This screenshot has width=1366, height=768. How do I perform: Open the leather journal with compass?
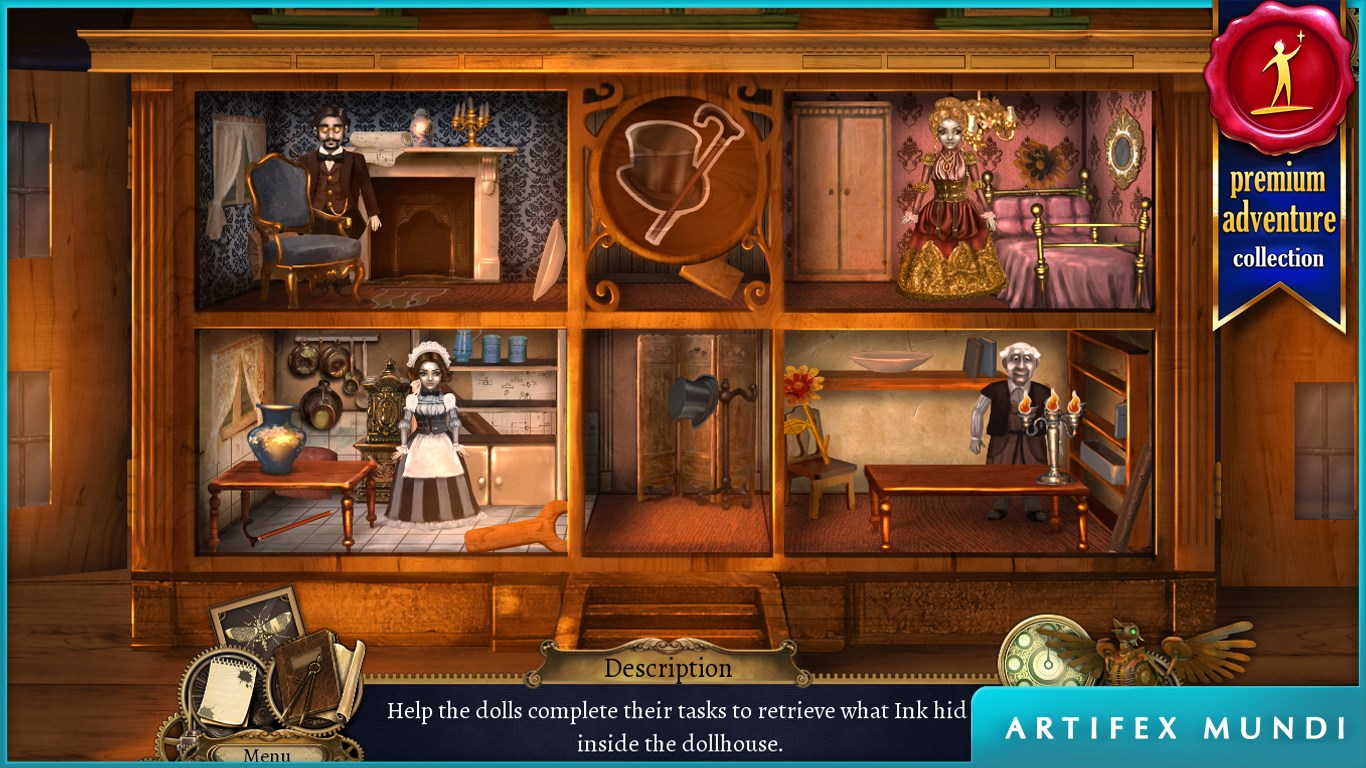309,674
